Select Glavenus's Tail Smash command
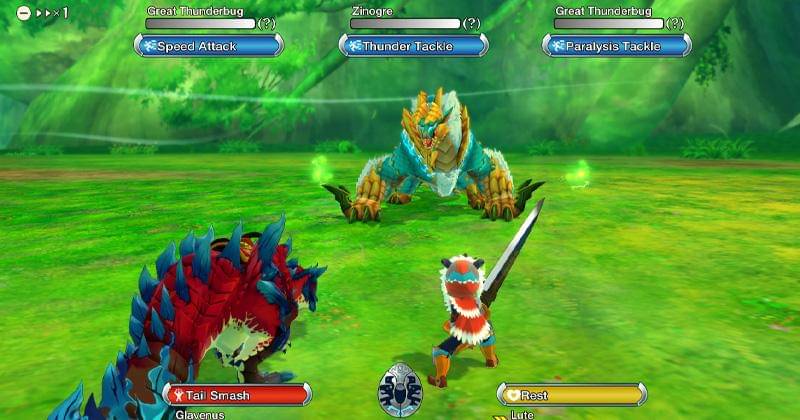This screenshot has width=800, height=420. coord(237,395)
